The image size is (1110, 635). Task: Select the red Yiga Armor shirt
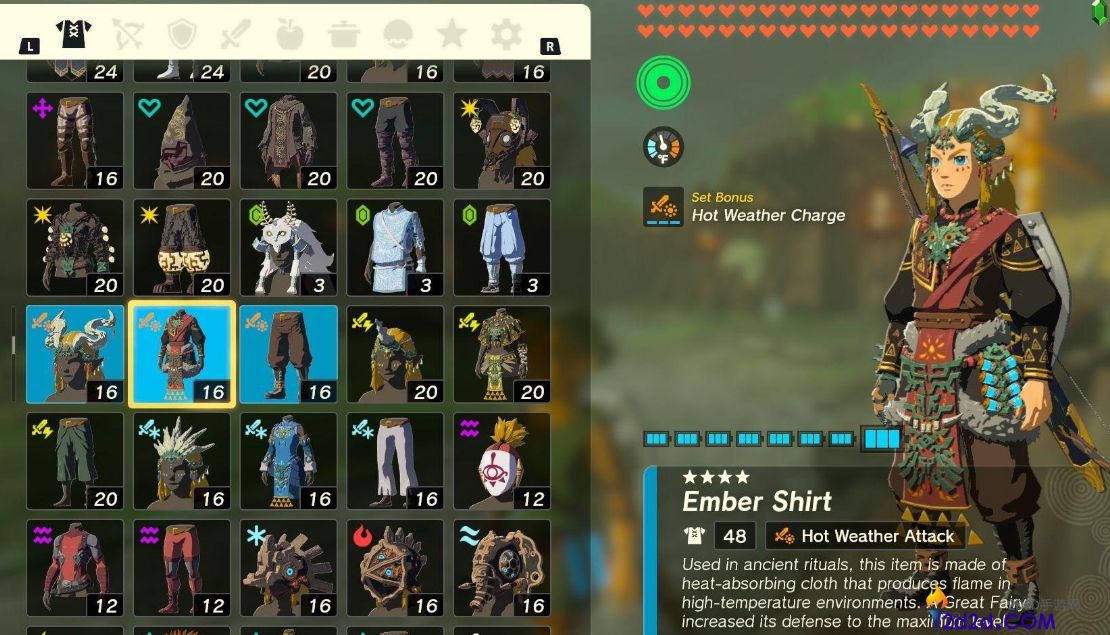pyautogui.click(x=75, y=567)
